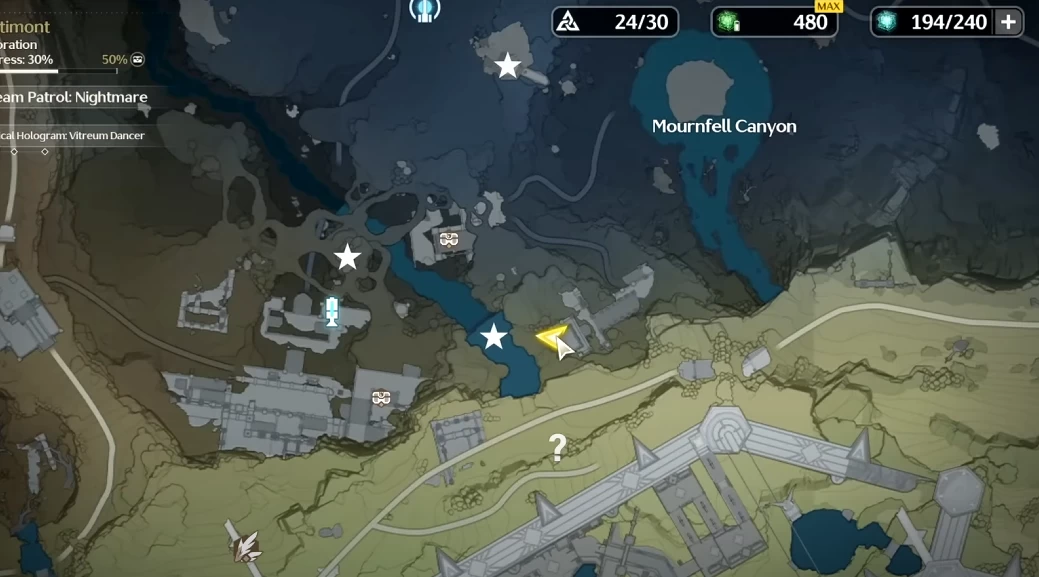1039x577 pixels.
Task: Click the blue circular teleport marker at top
Action: (x=425, y=10)
